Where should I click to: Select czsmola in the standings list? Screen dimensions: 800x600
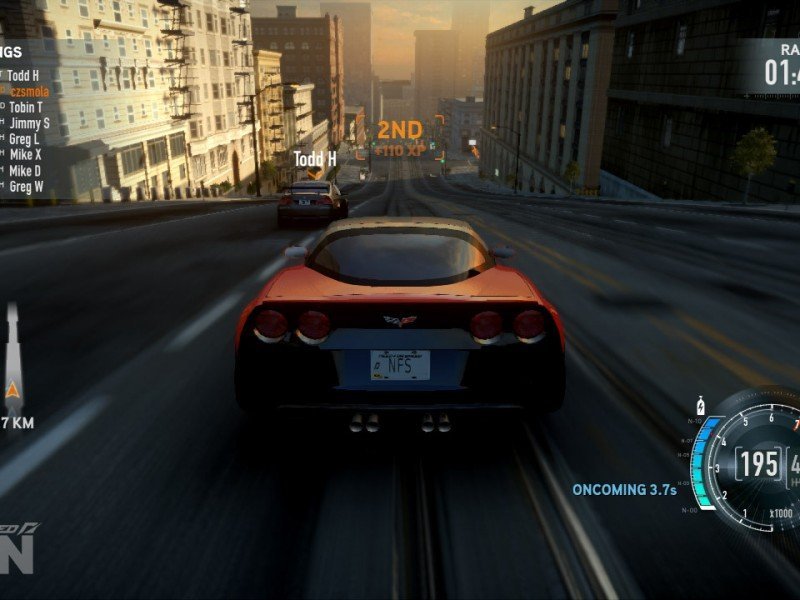[29, 91]
